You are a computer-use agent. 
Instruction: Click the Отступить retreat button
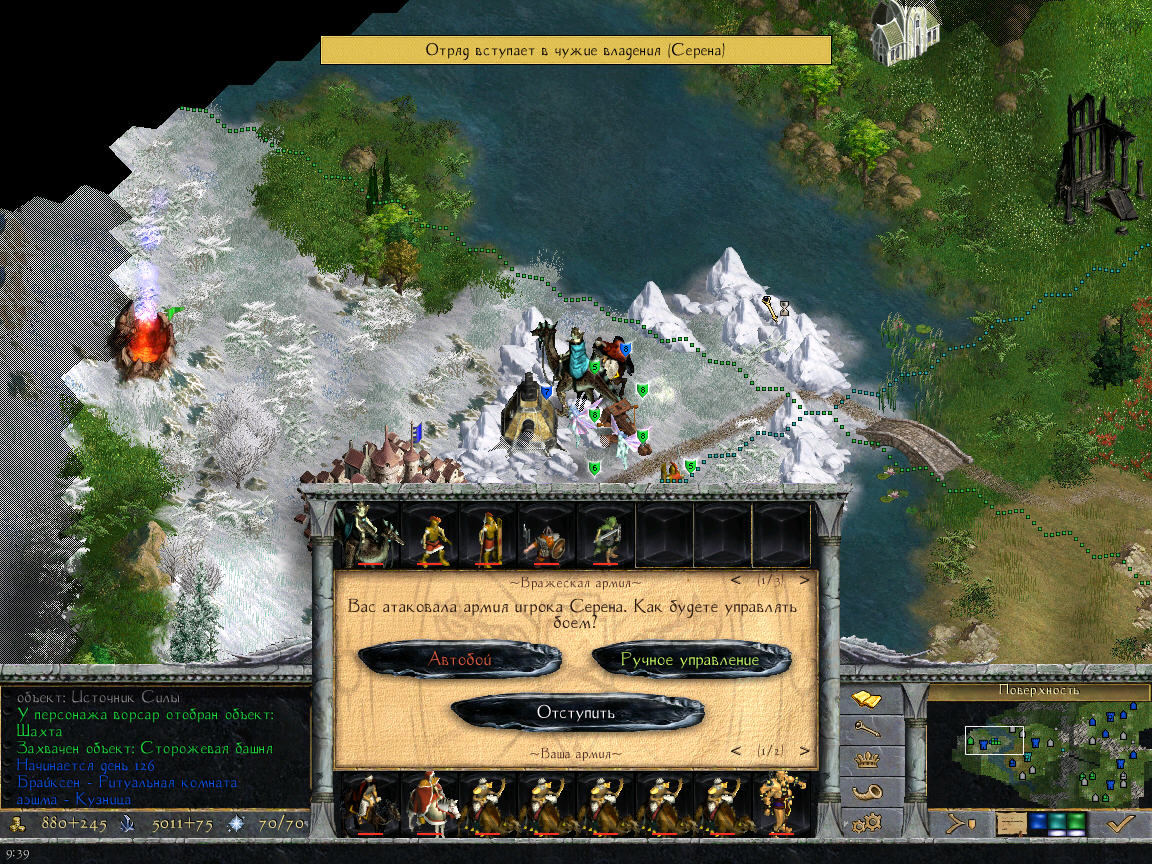576,713
